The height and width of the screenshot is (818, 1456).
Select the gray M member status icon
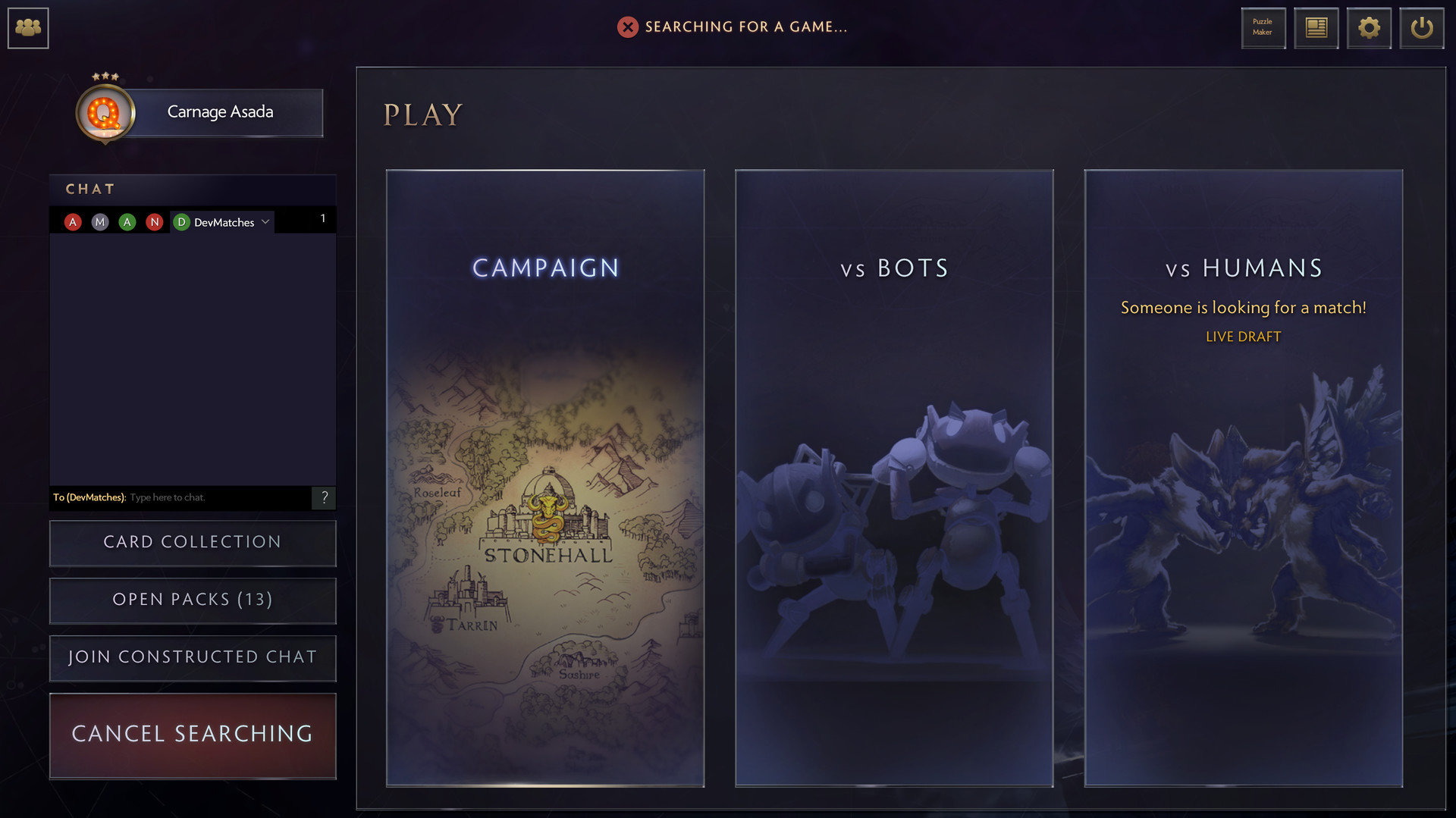click(99, 221)
